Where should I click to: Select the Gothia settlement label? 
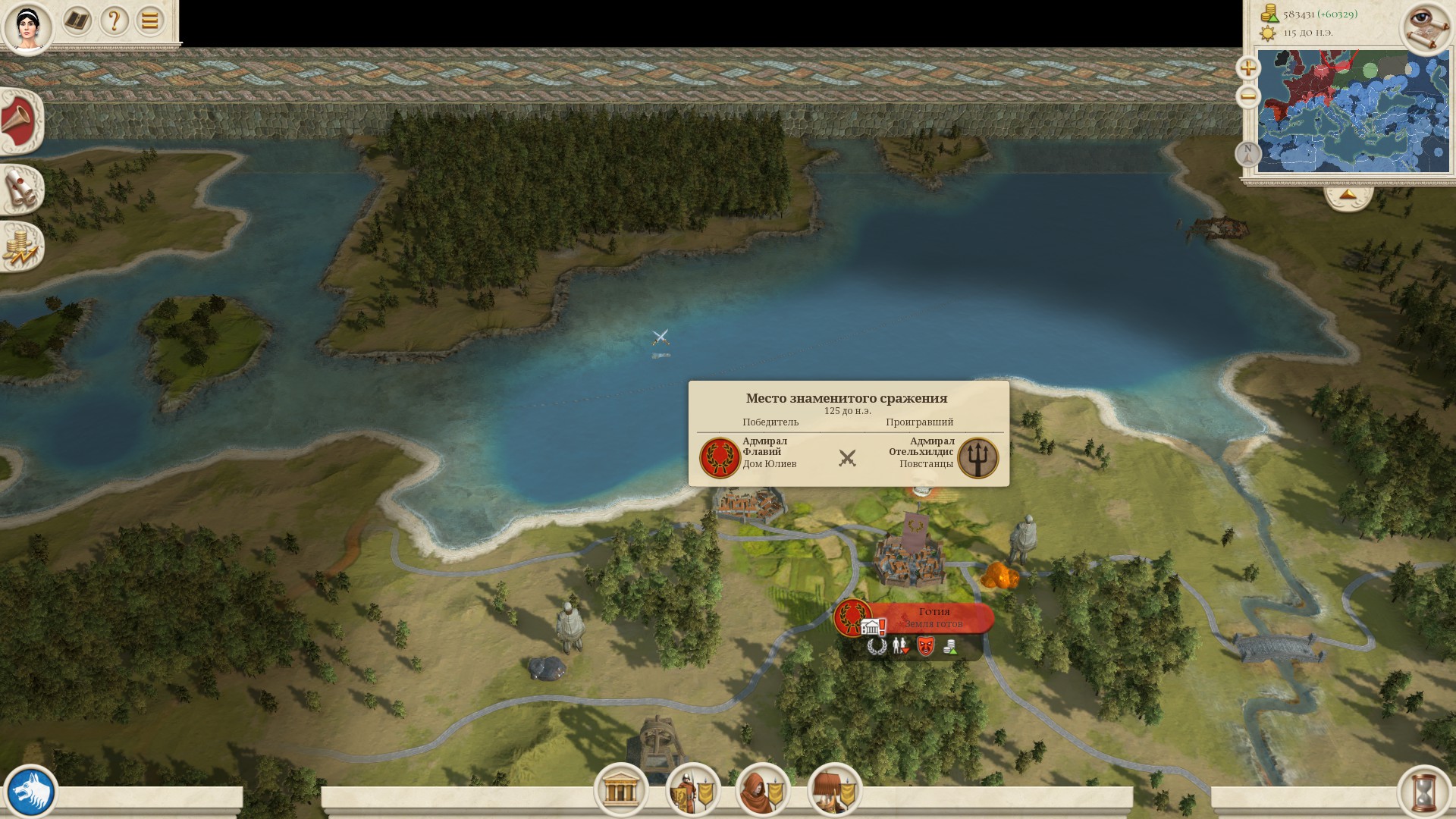point(933,617)
